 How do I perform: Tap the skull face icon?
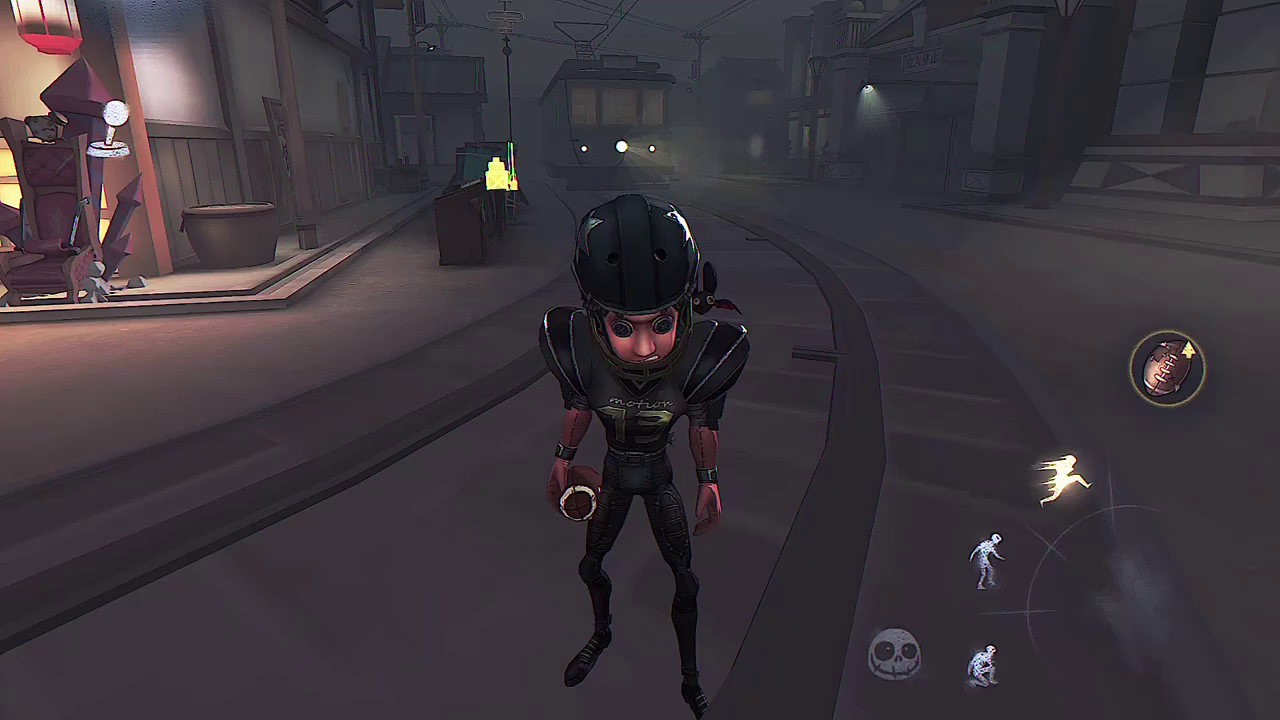coord(894,654)
